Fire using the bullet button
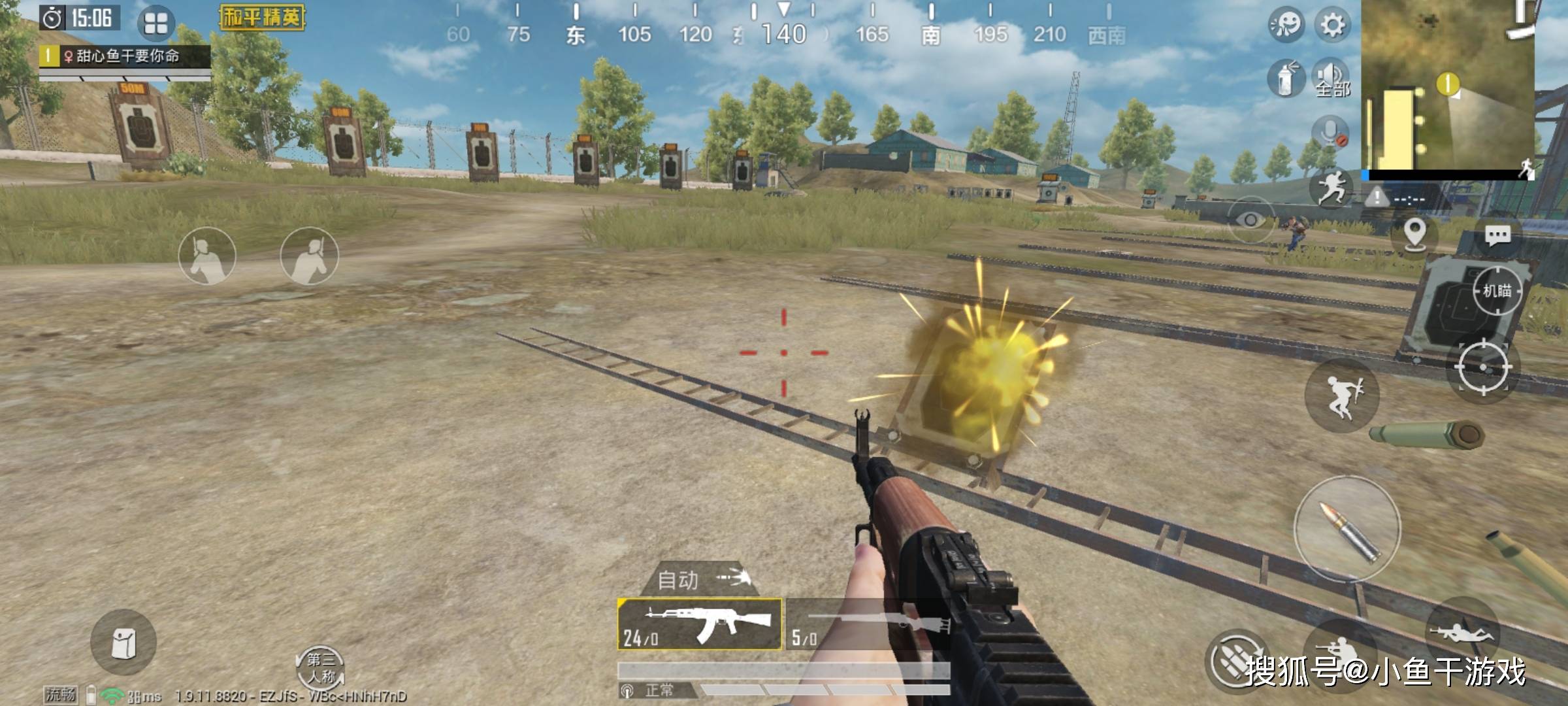This screenshot has width=1568, height=706. (x=1347, y=529)
